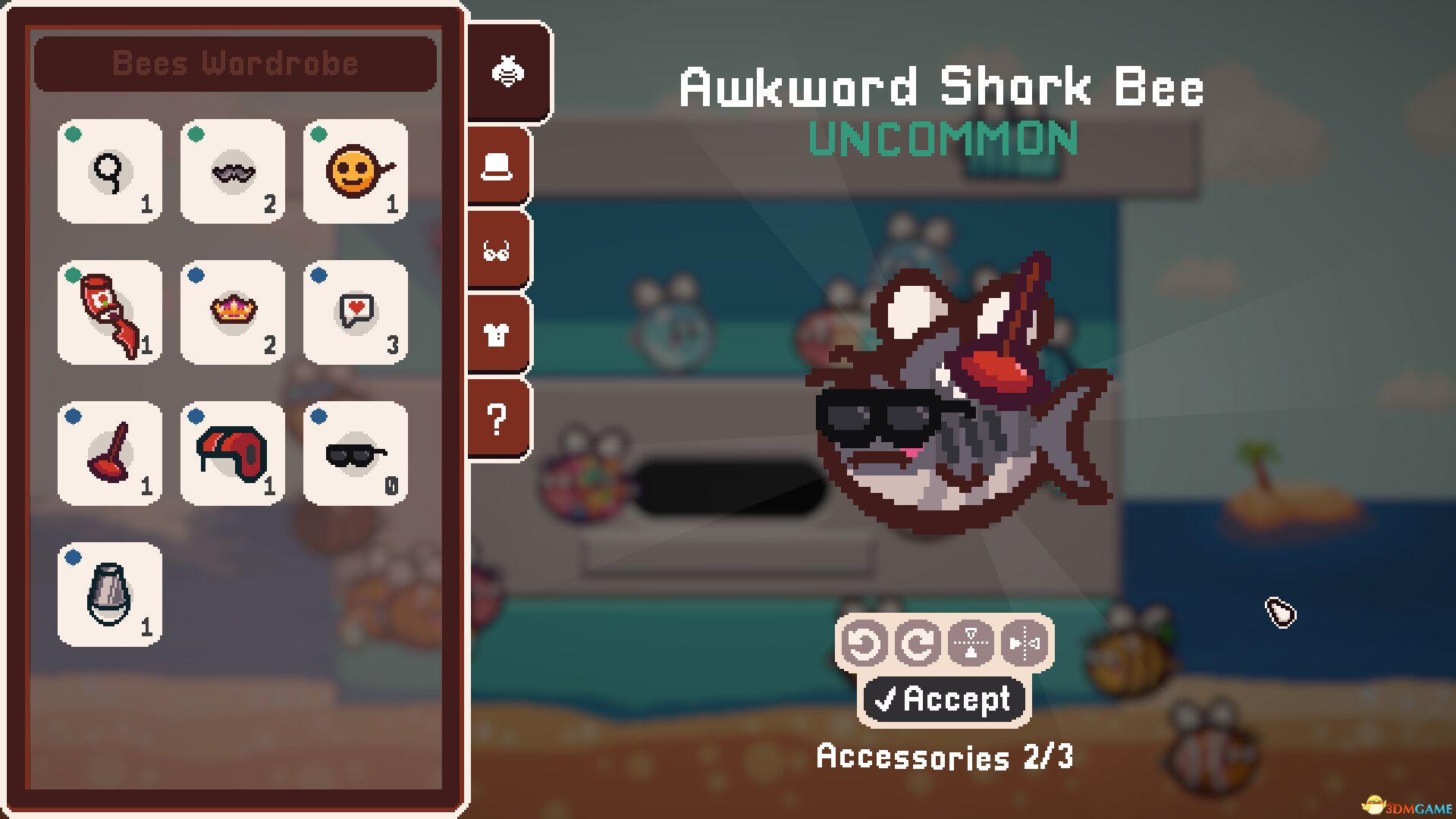
Task: Open the eyewear category with glasses icon
Action: 498,249
